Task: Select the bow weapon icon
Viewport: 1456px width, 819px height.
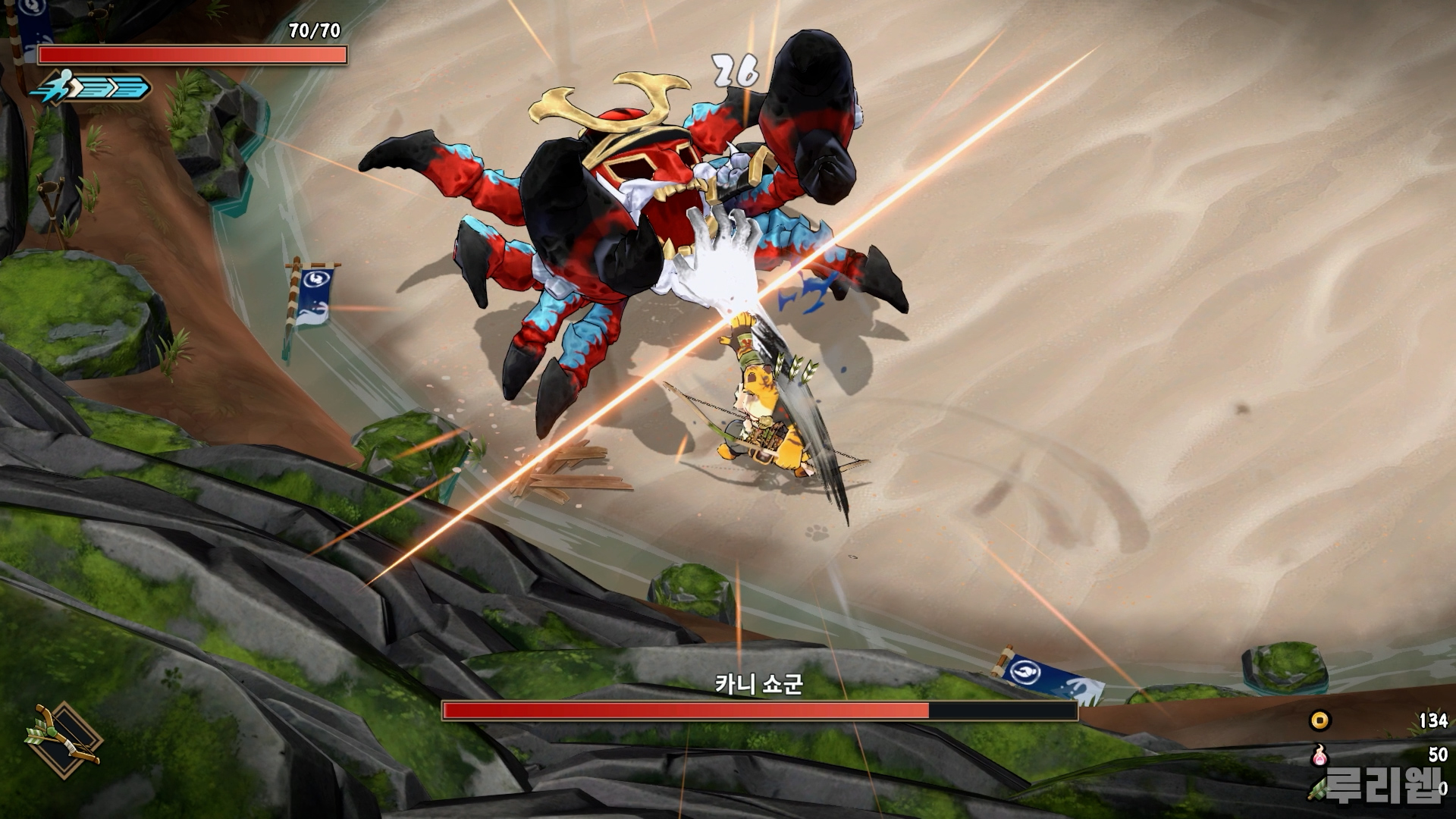Action: coord(64,737)
